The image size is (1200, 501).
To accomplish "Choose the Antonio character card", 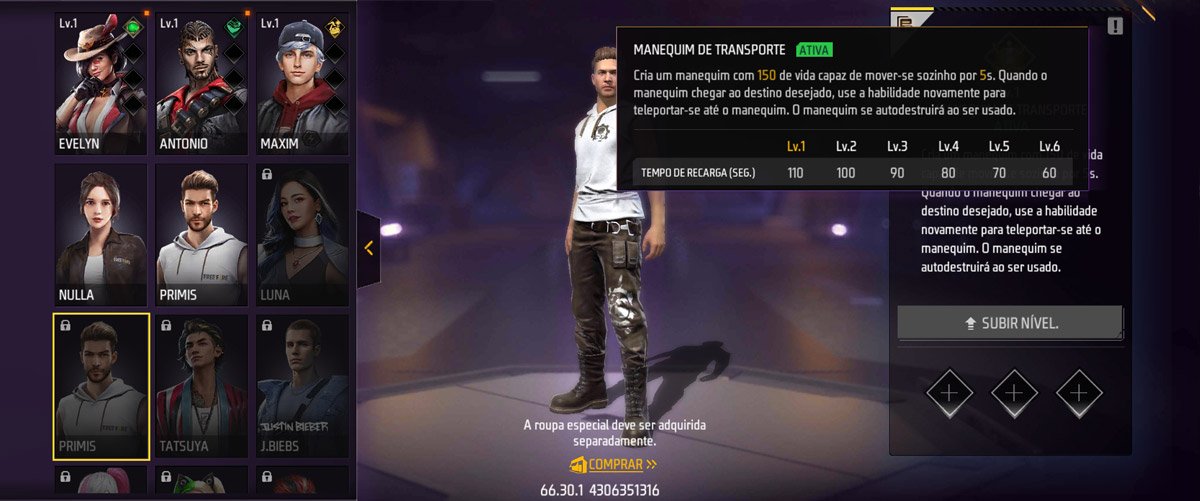I will pyautogui.click(x=201, y=84).
